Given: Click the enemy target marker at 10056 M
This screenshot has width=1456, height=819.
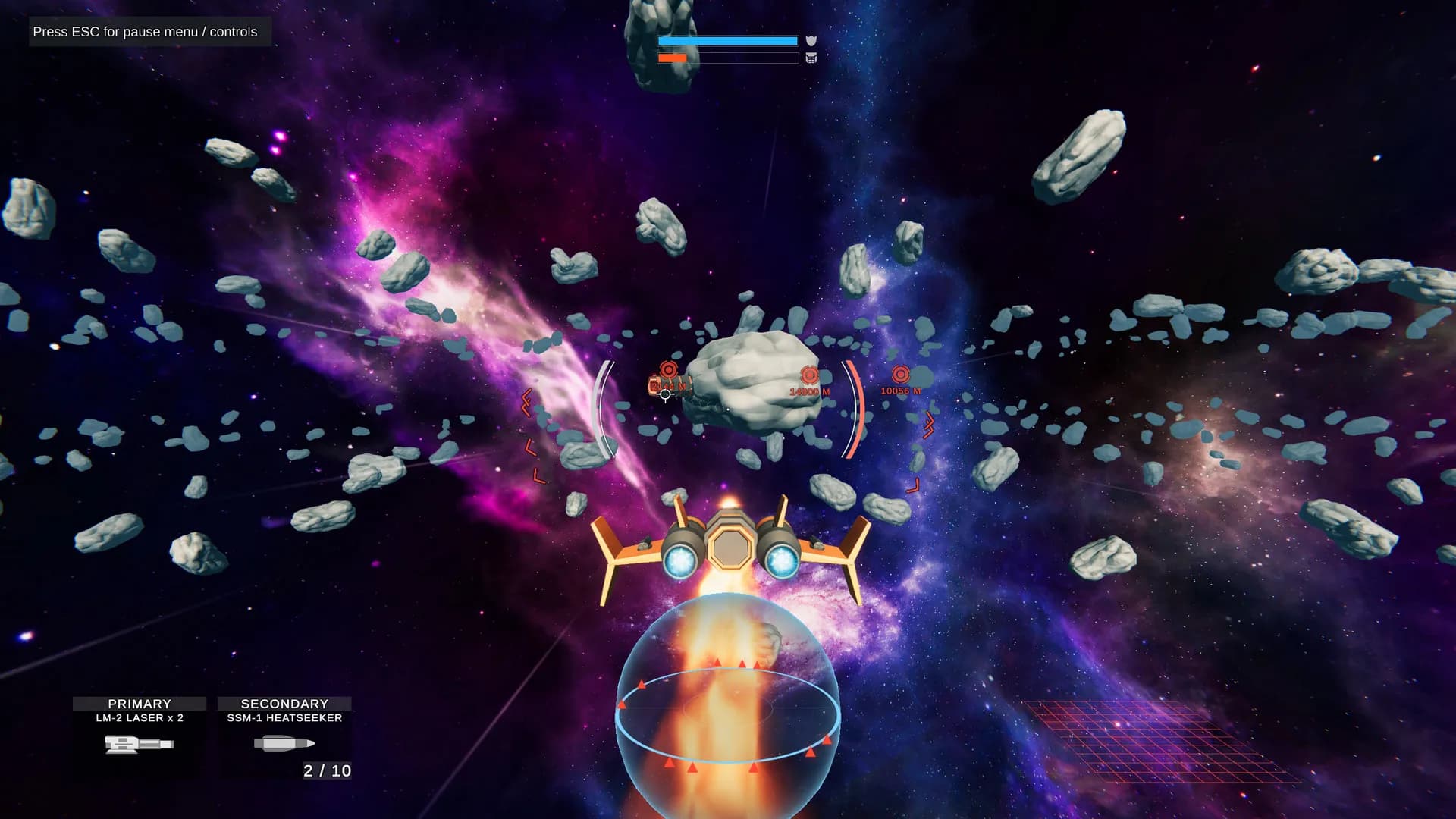Looking at the screenshot, I should [901, 372].
